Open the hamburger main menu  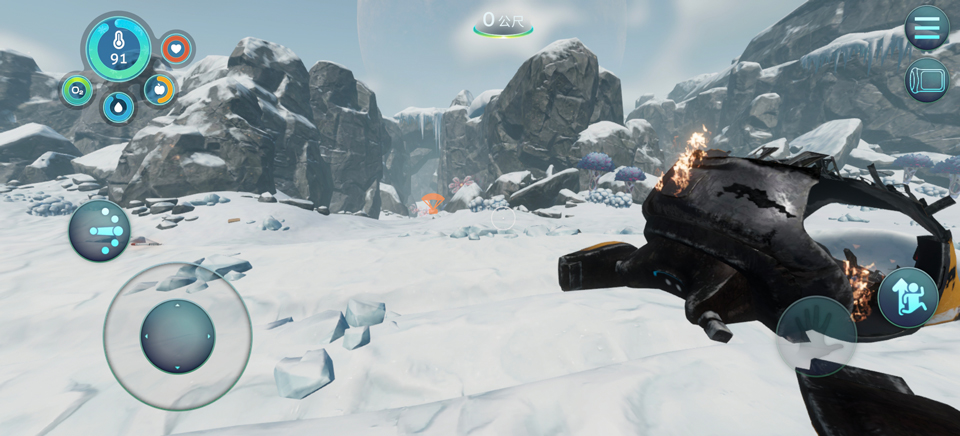pyautogui.click(x=926, y=27)
